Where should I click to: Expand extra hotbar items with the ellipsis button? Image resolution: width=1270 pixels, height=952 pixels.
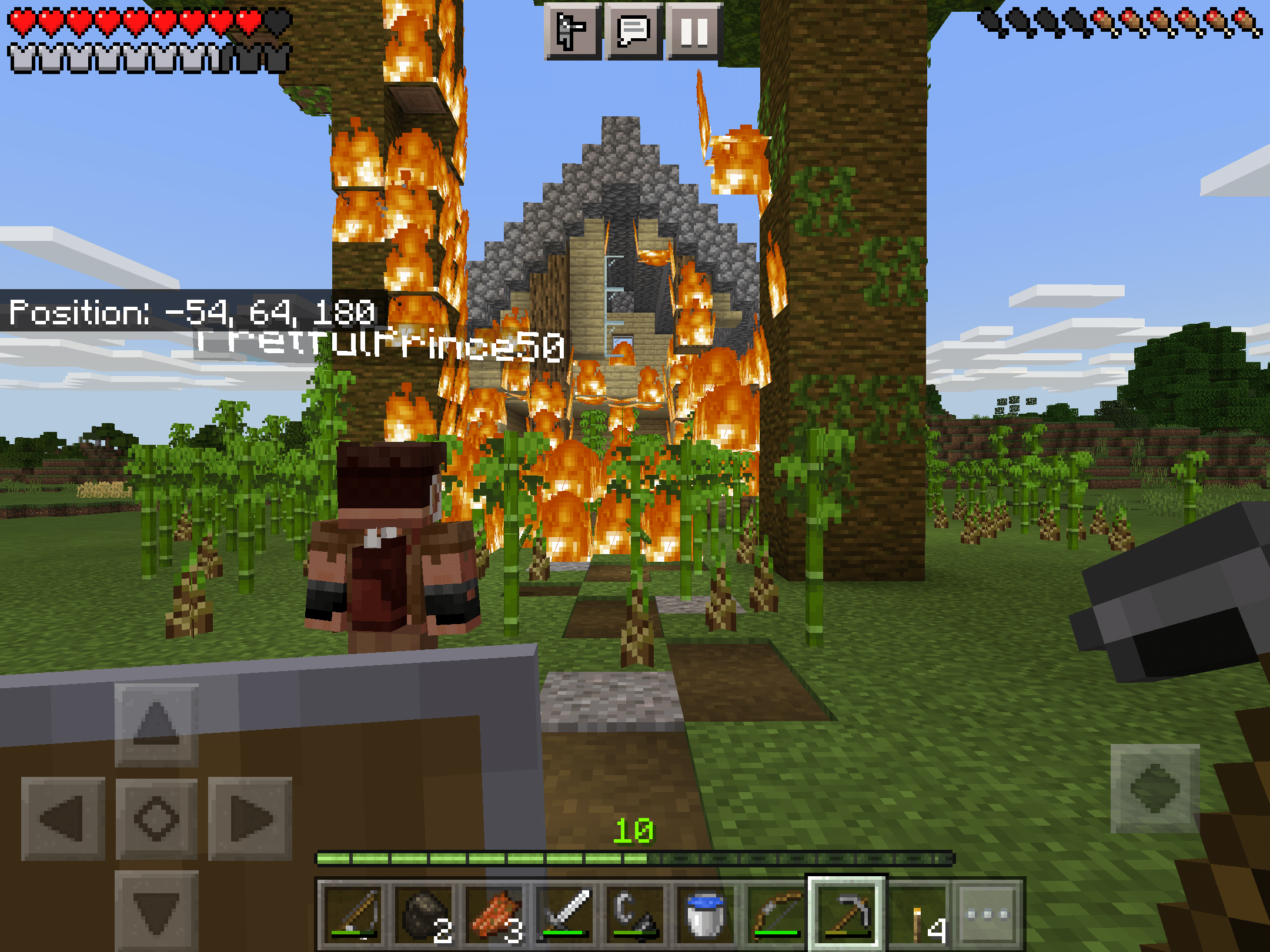(x=988, y=913)
